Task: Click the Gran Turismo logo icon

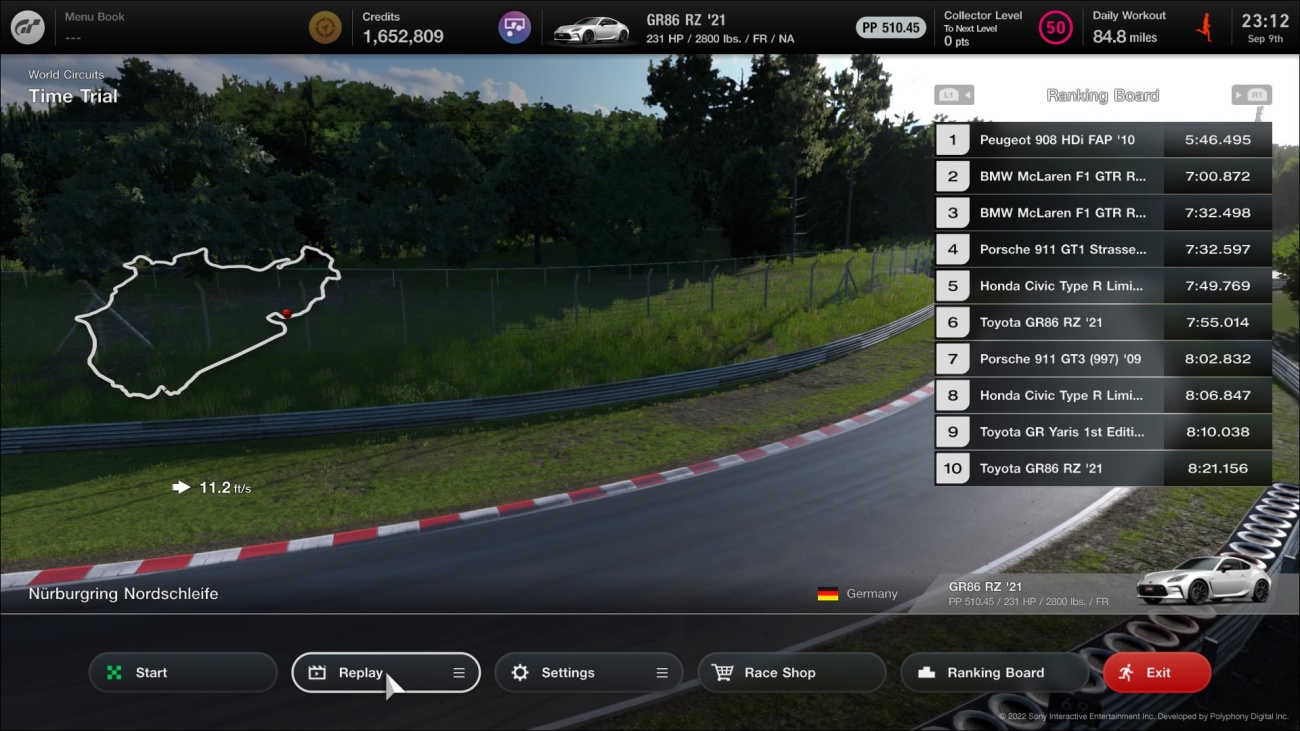Action: (27, 27)
